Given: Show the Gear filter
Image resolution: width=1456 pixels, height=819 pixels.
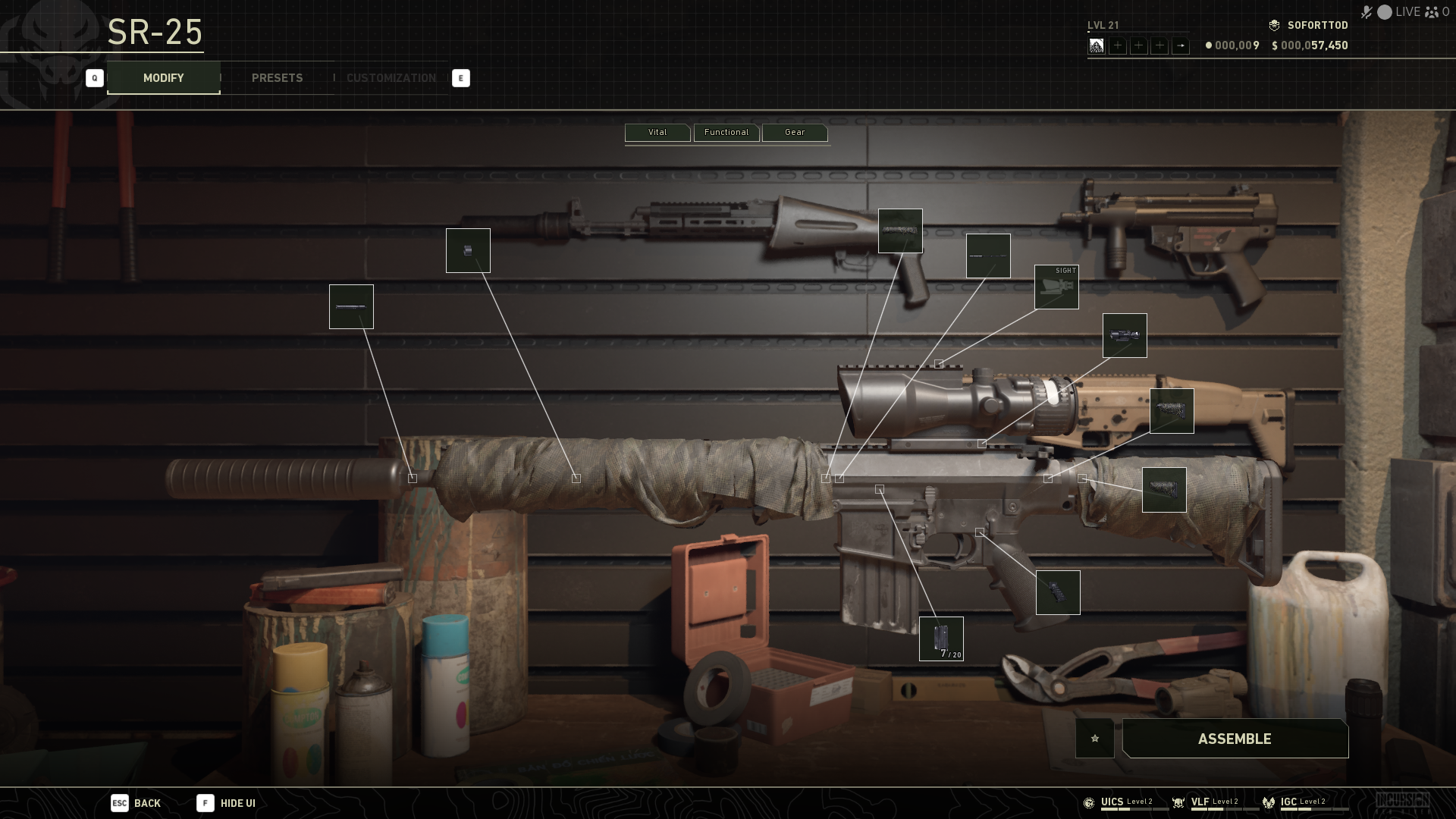Looking at the screenshot, I should pyautogui.click(x=794, y=133).
